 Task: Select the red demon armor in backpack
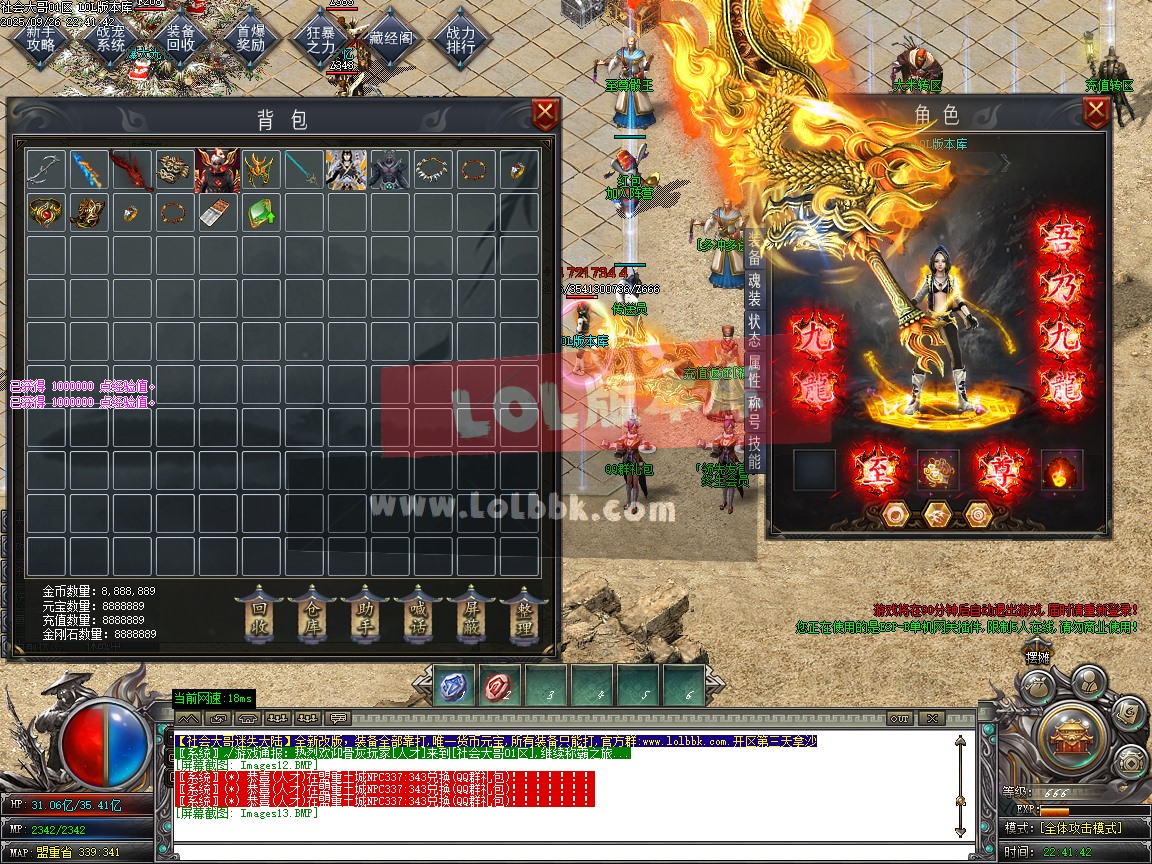point(217,171)
